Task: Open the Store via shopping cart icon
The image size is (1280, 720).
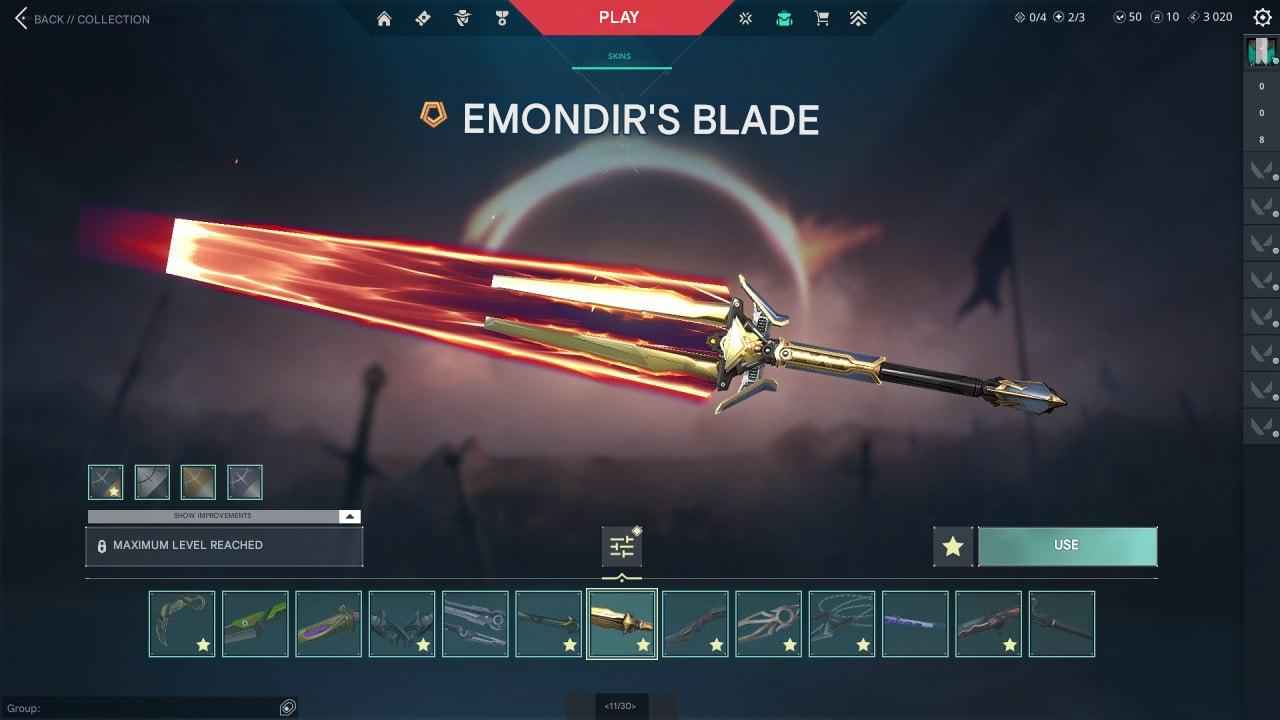Action: [x=821, y=17]
